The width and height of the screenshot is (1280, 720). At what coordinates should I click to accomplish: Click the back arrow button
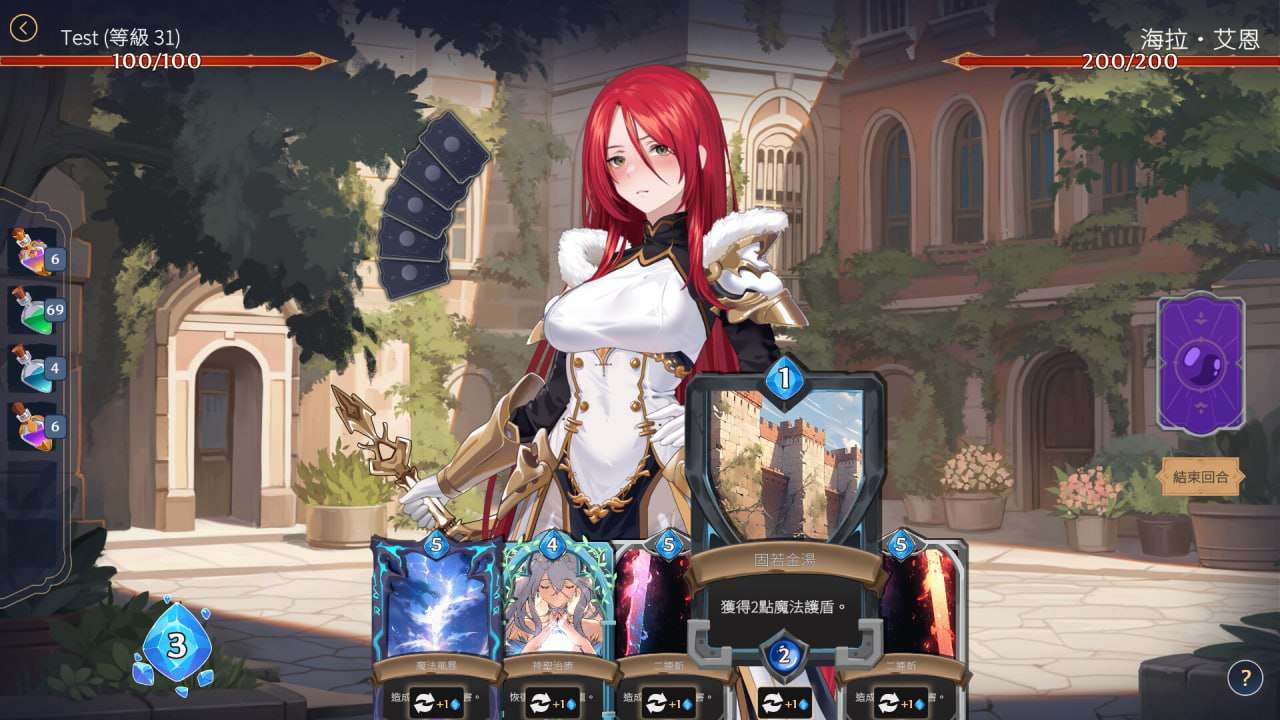click(23, 28)
